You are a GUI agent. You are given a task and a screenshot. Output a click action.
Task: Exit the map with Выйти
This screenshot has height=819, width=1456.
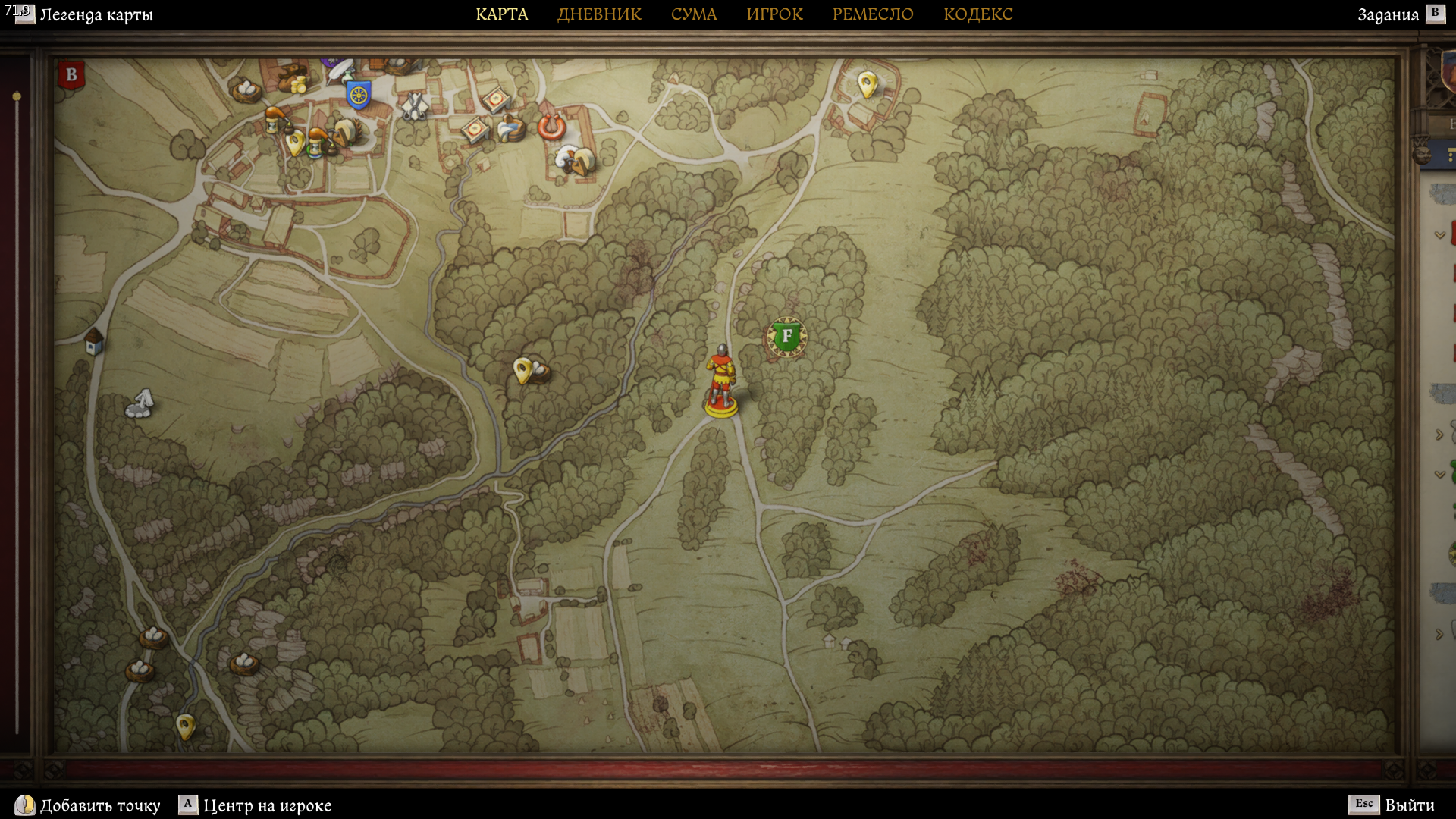point(1409,805)
